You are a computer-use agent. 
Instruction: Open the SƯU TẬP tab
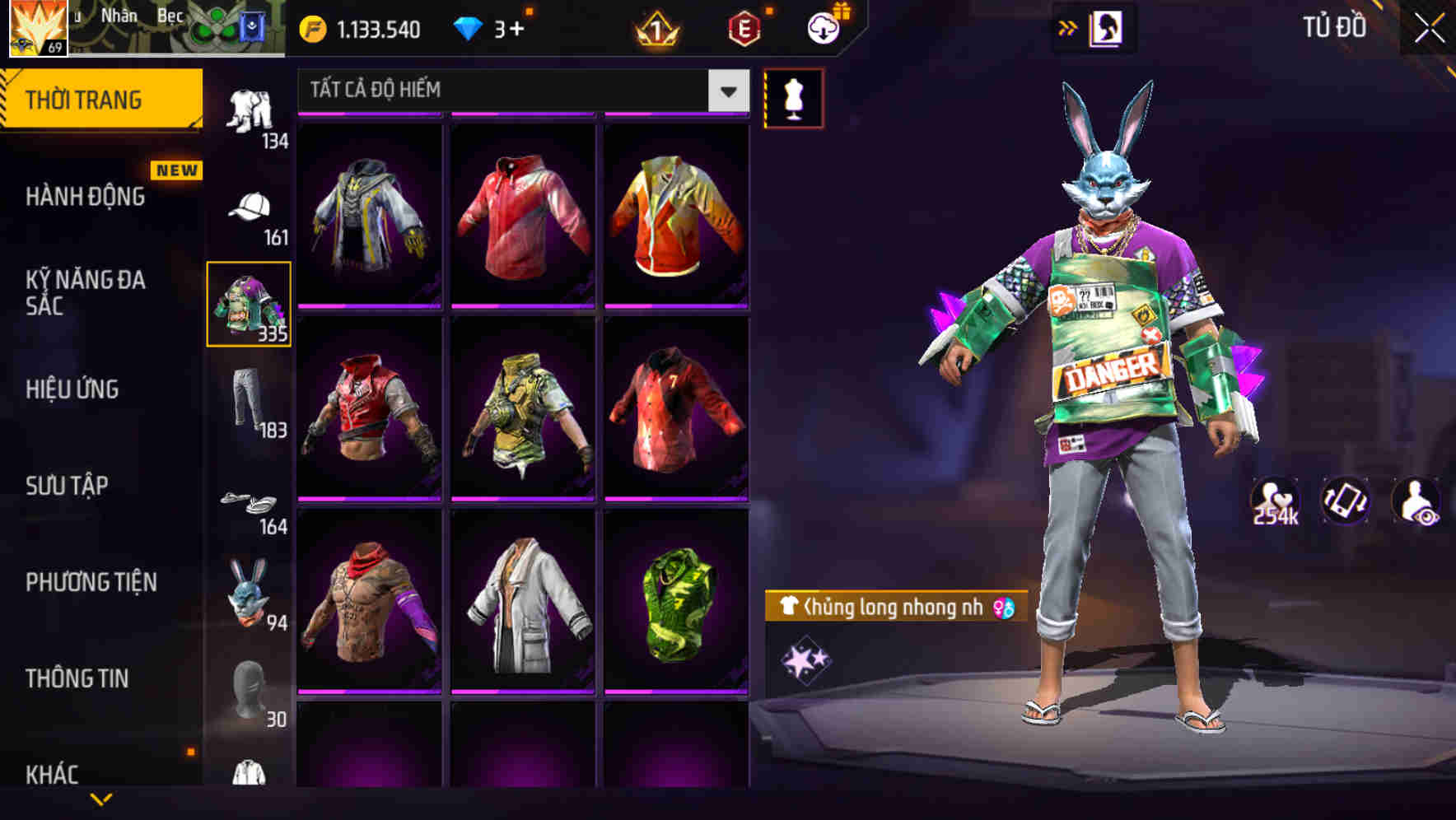[x=68, y=486]
